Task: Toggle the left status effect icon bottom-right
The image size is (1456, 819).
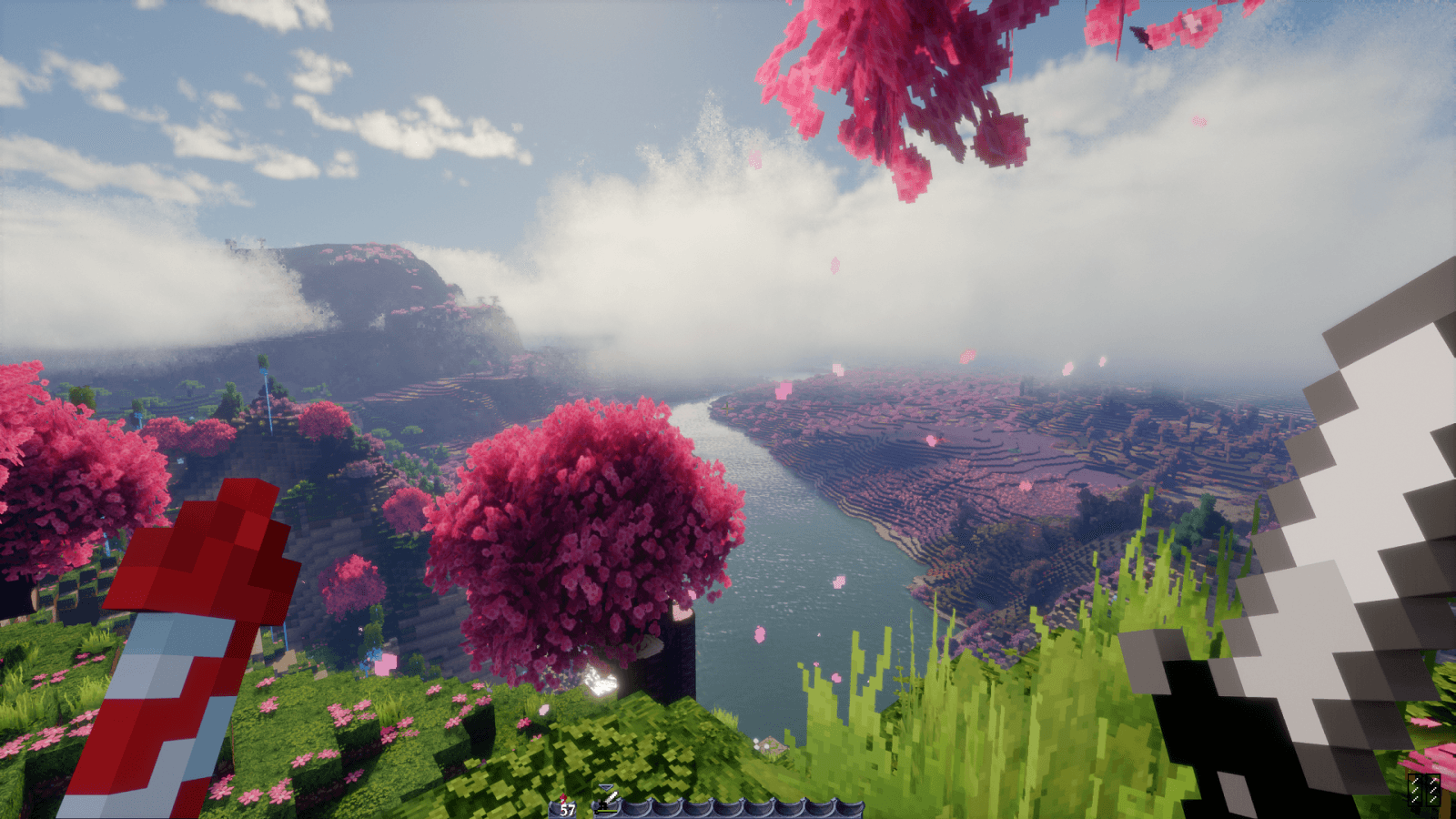Action: 1415,790
